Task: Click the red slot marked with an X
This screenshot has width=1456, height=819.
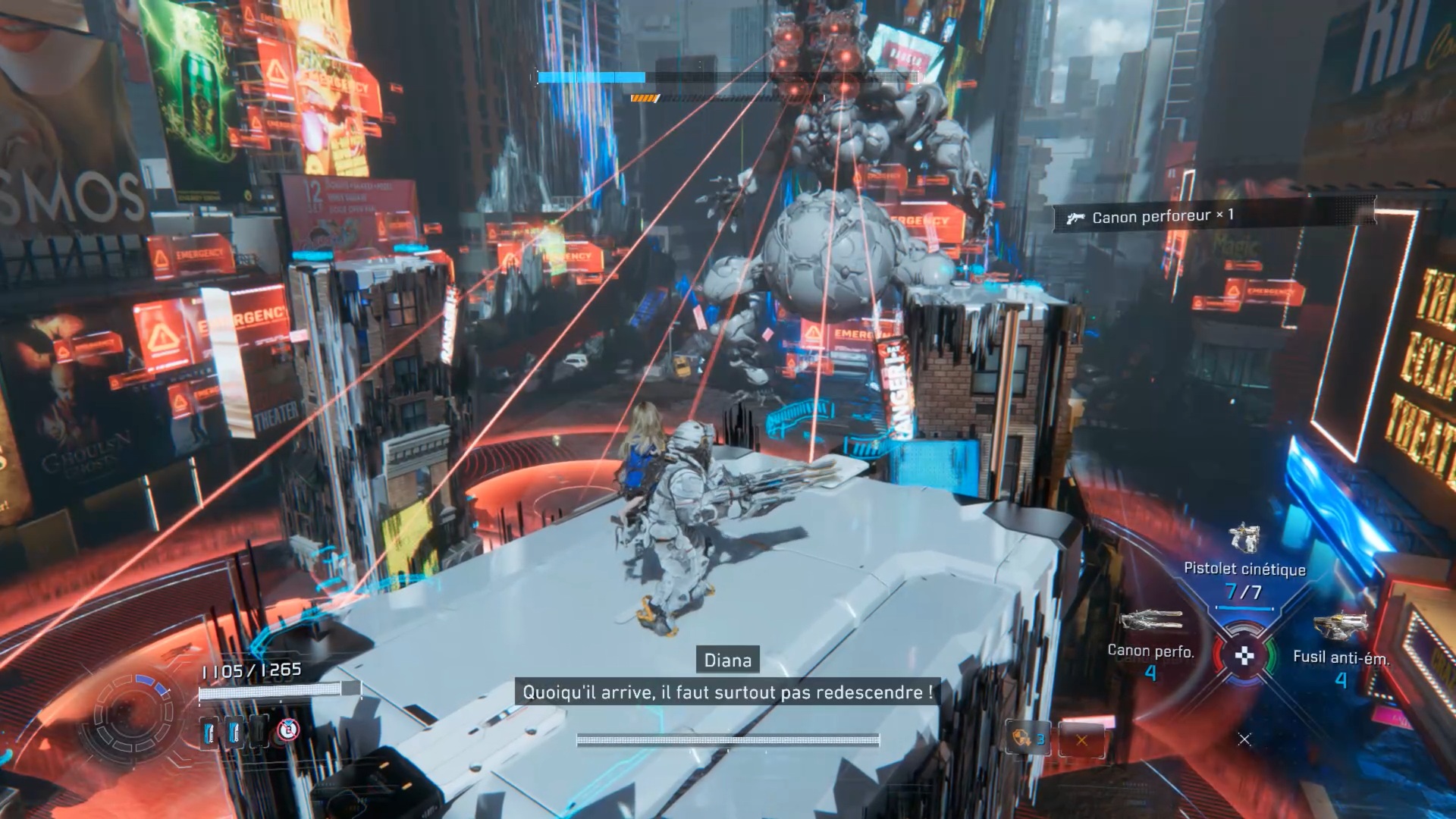Action: 1081,739
